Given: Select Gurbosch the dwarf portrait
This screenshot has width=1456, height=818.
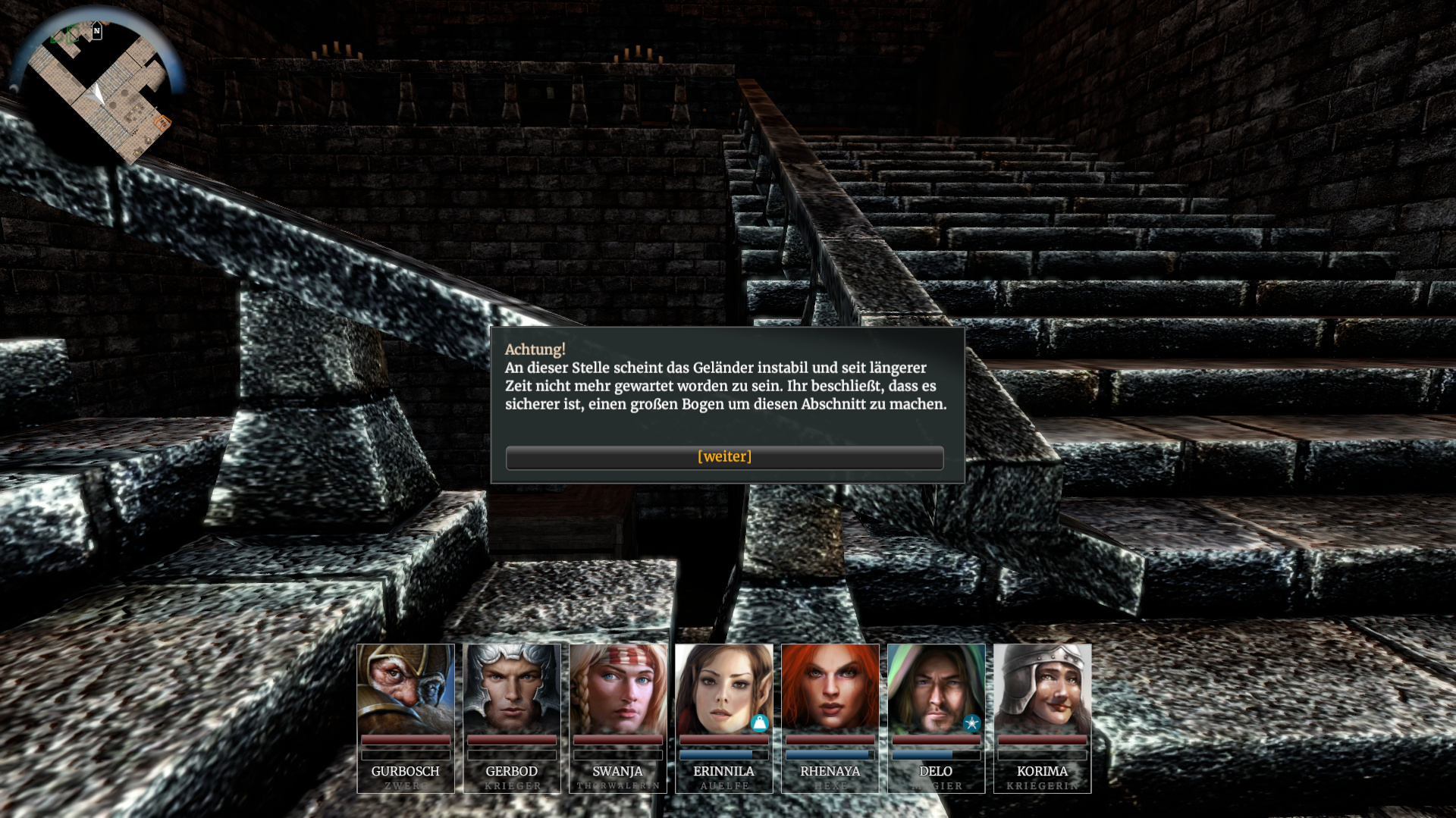Looking at the screenshot, I should (406, 689).
